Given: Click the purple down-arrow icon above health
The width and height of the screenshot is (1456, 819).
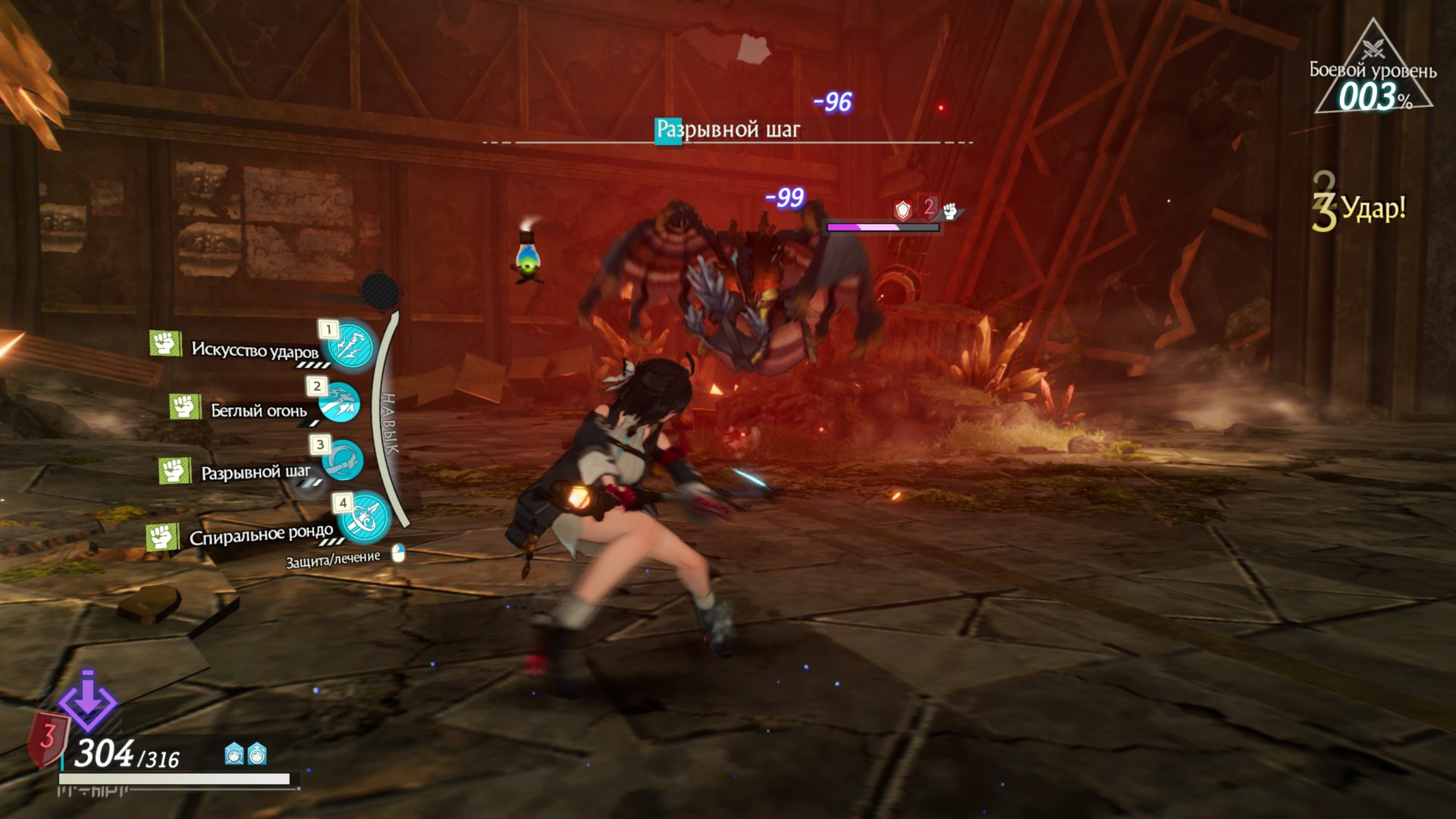Looking at the screenshot, I should click(x=88, y=701).
